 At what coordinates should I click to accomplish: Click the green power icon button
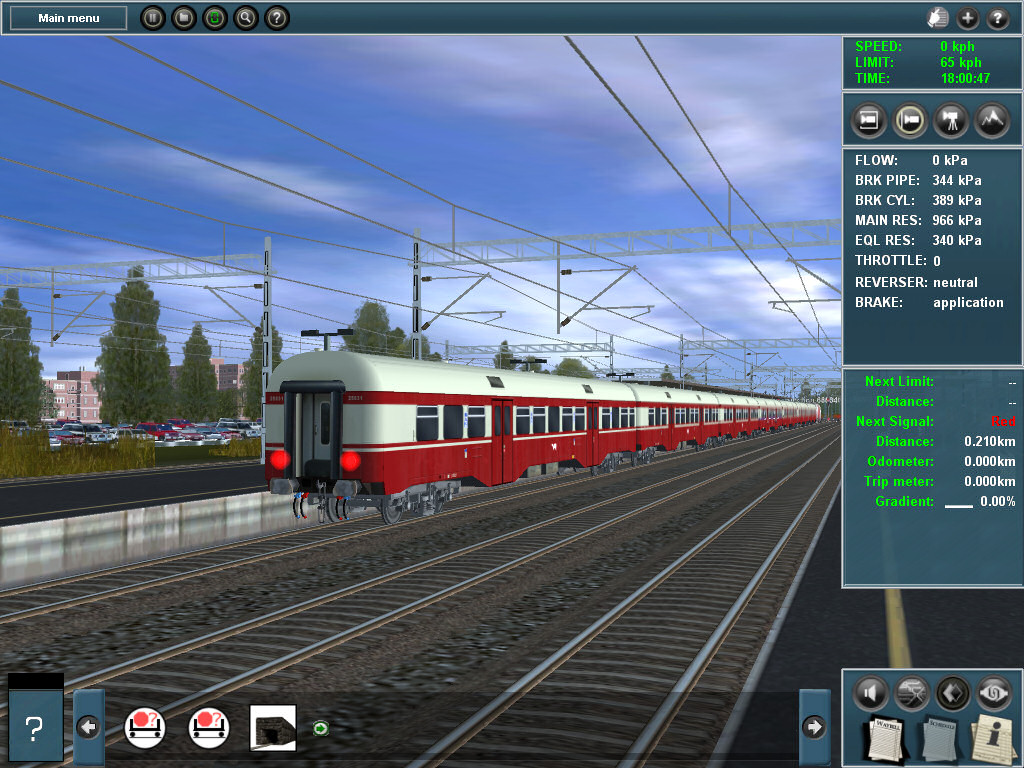click(x=214, y=18)
